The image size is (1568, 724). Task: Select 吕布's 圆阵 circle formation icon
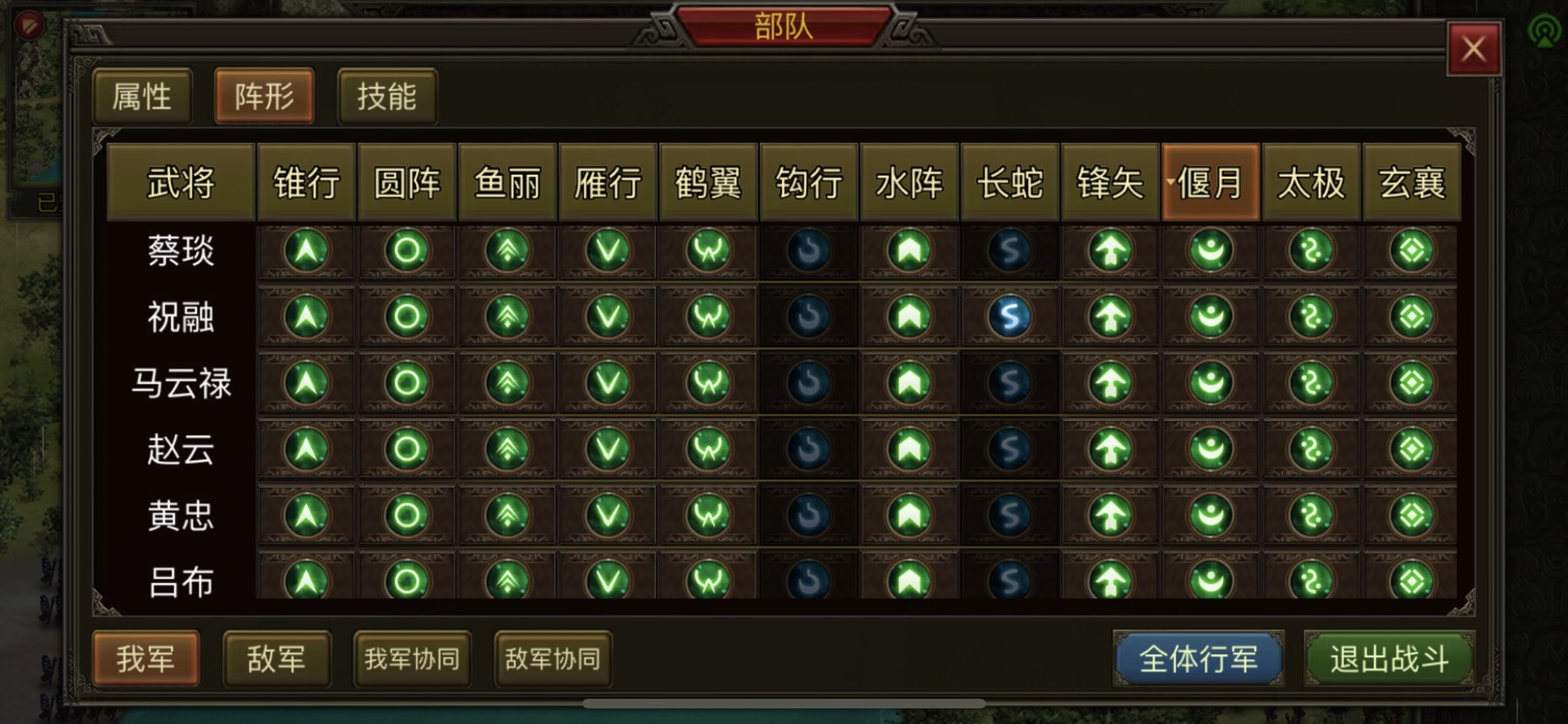click(406, 581)
